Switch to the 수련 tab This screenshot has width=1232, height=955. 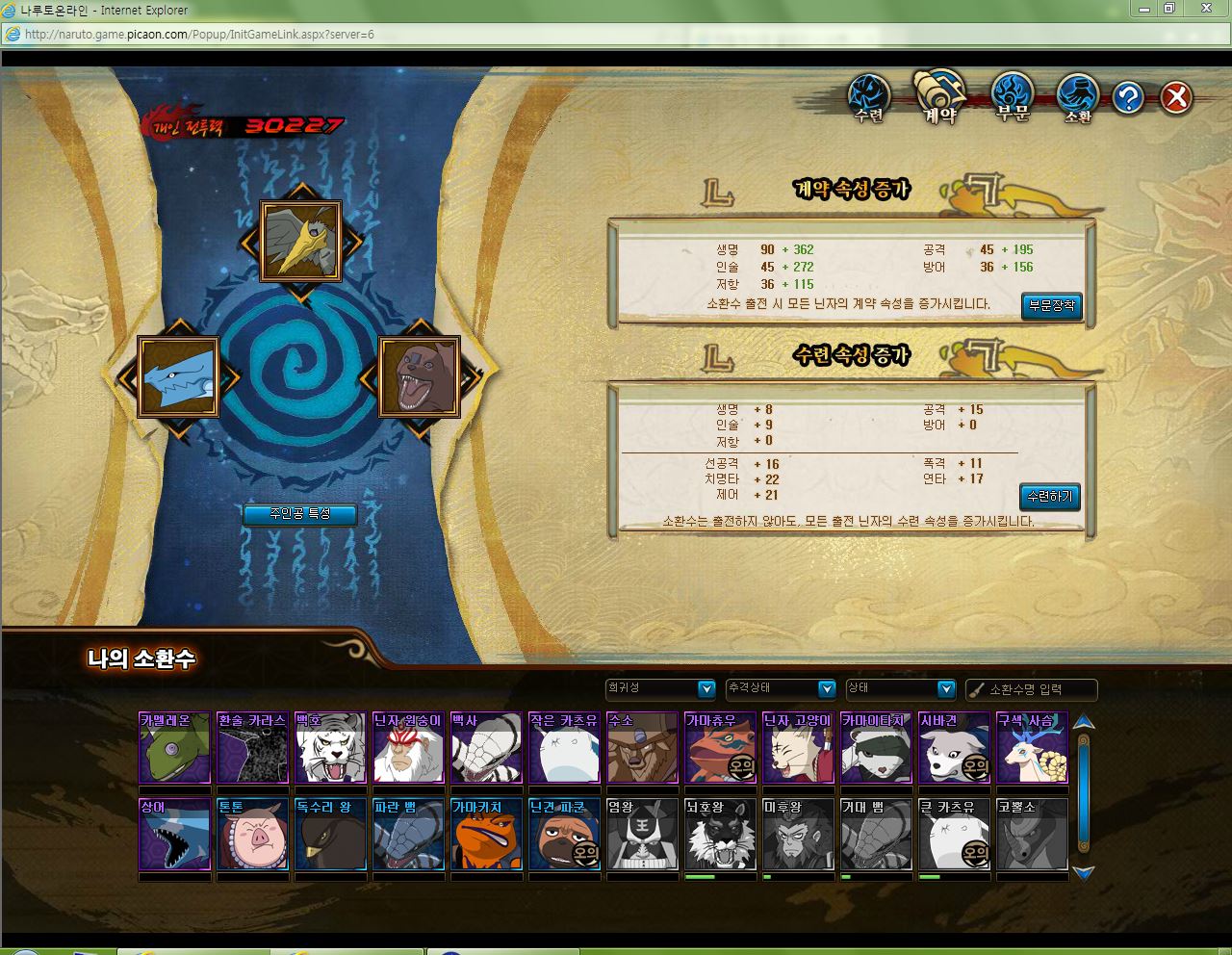coord(869,99)
